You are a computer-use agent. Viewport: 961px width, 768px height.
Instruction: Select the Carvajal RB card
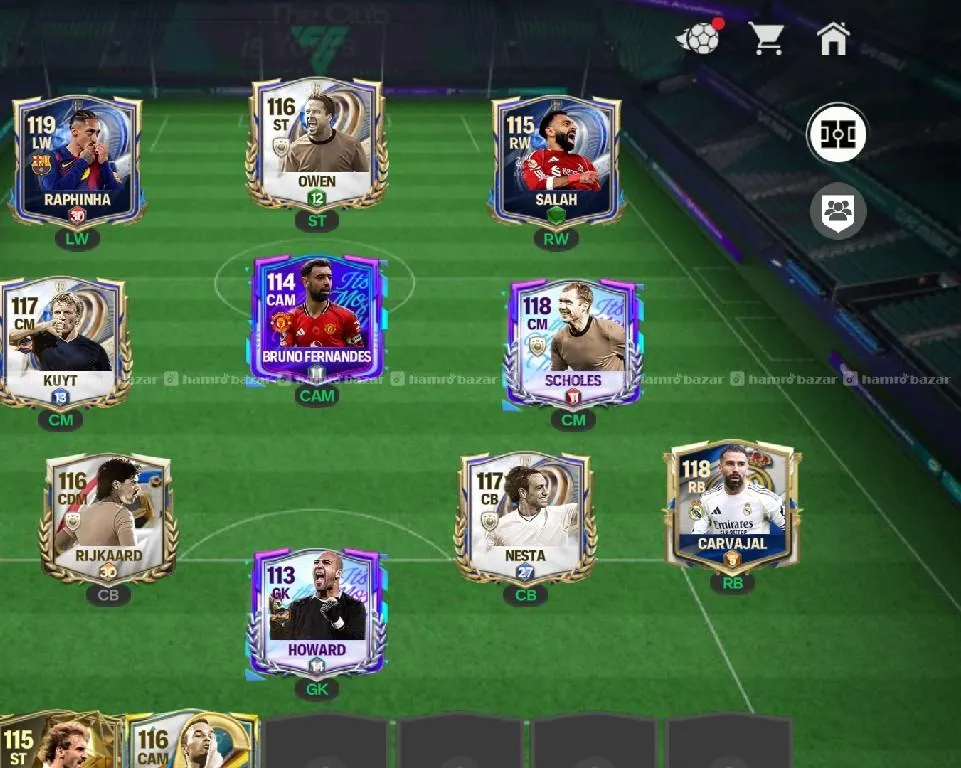(x=733, y=506)
